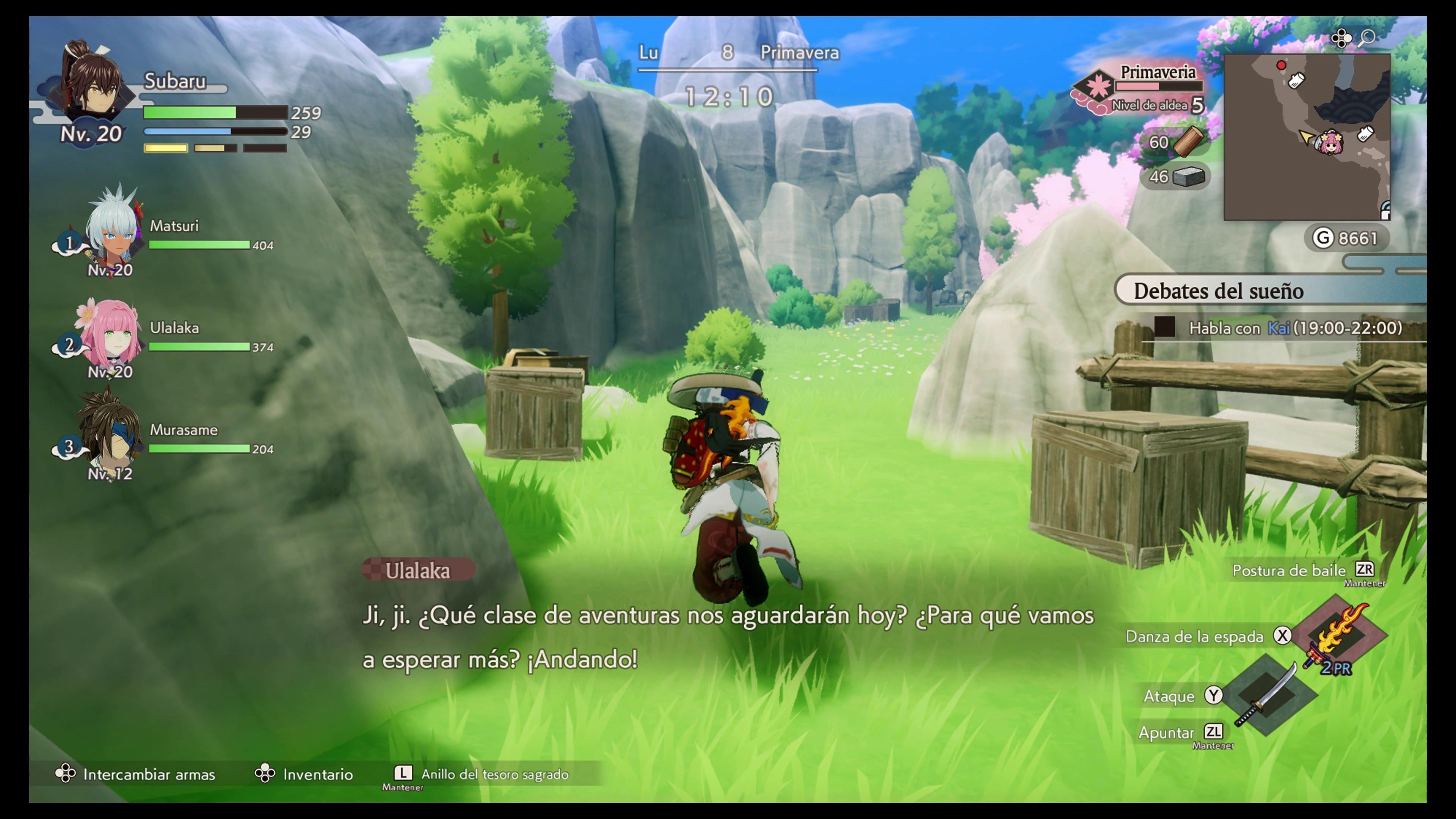This screenshot has height=819, width=1456.
Task: Click the magnifying glass above minimap
Action: [x=1367, y=38]
